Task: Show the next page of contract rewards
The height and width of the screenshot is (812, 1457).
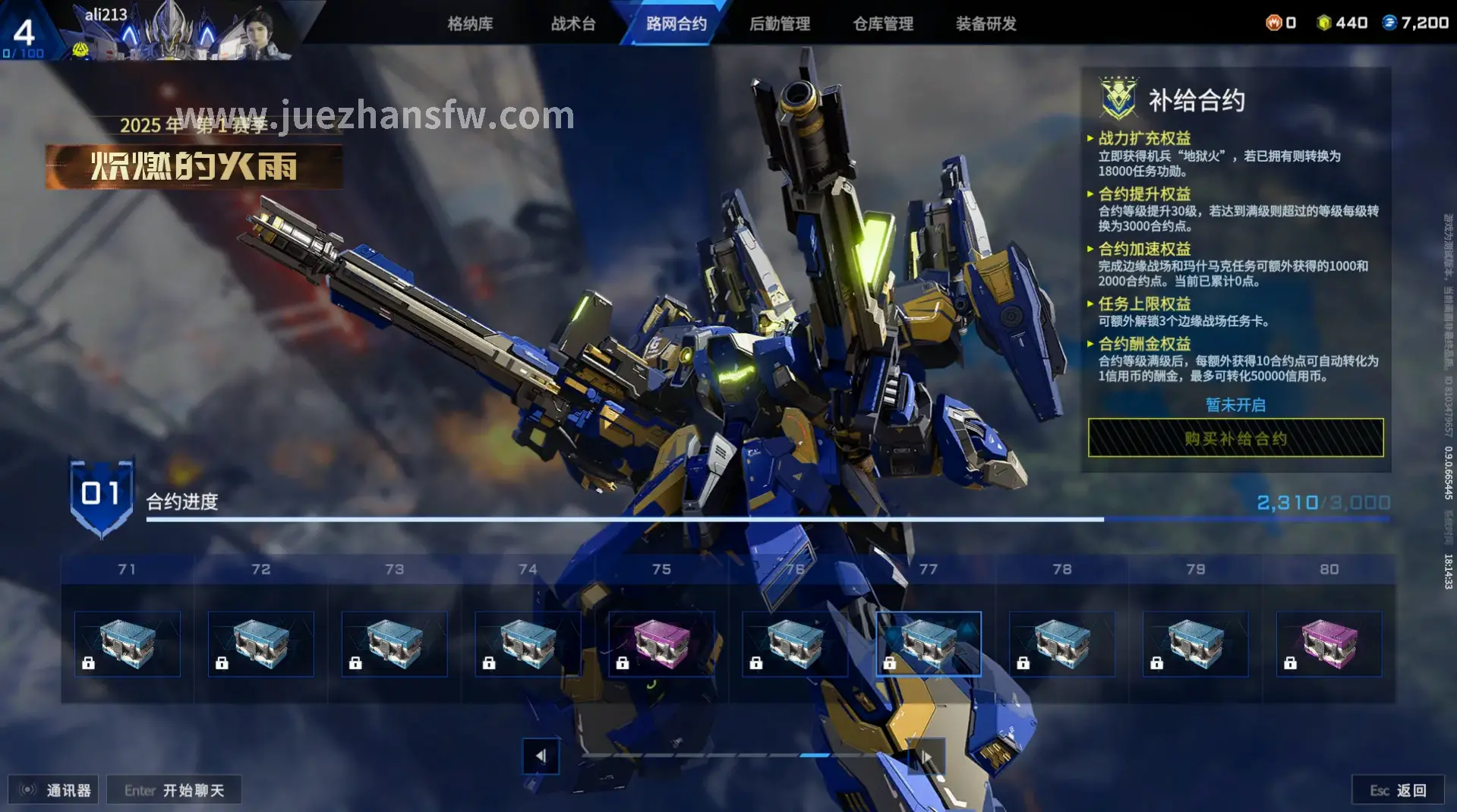Action: point(926,756)
